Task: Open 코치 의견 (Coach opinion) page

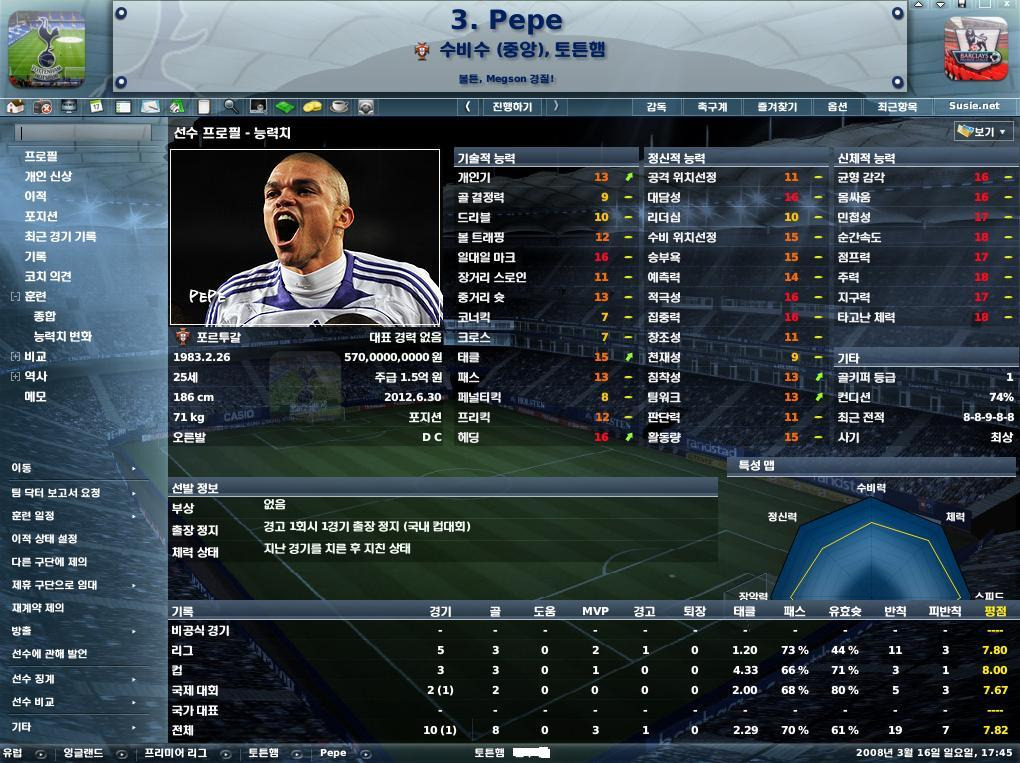Action: tap(48, 276)
